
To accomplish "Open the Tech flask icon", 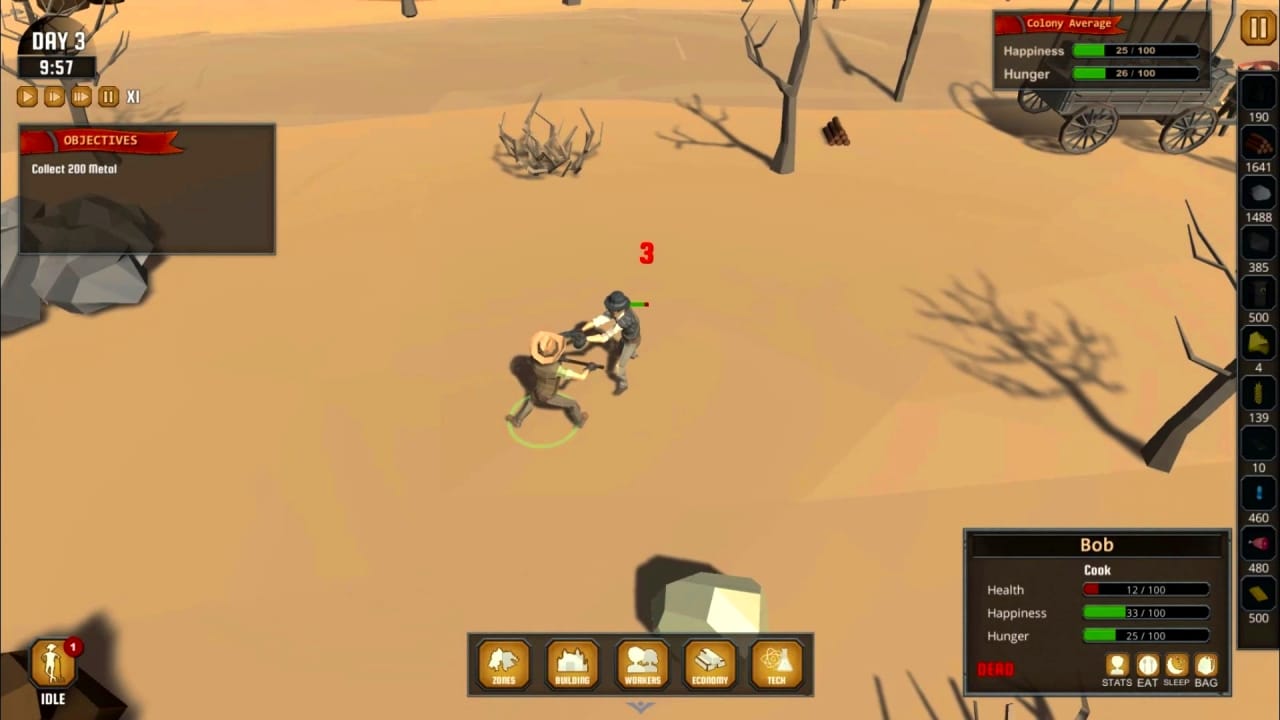I will tap(776, 662).
